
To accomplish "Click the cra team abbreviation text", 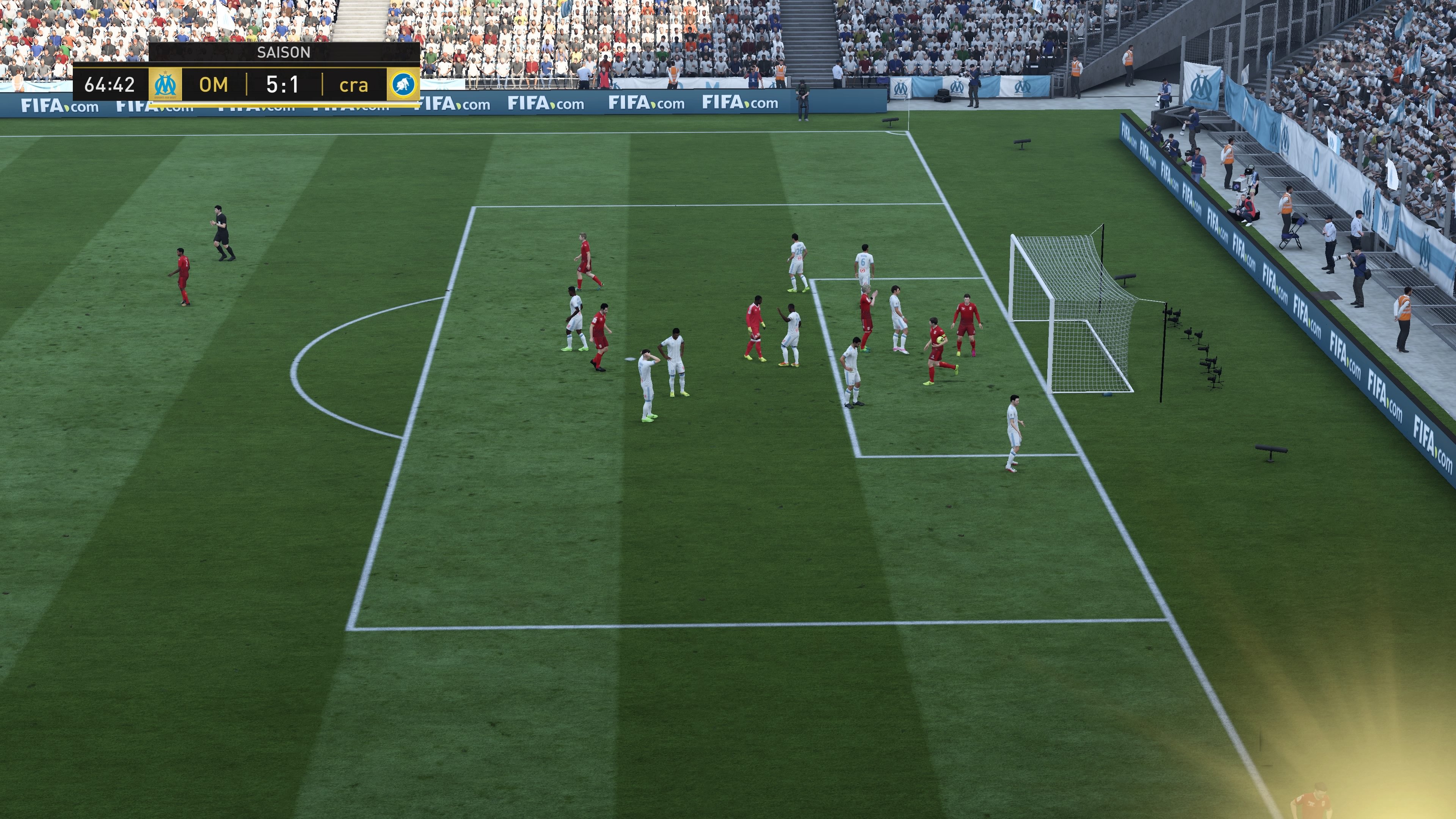I will (x=356, y=86).
